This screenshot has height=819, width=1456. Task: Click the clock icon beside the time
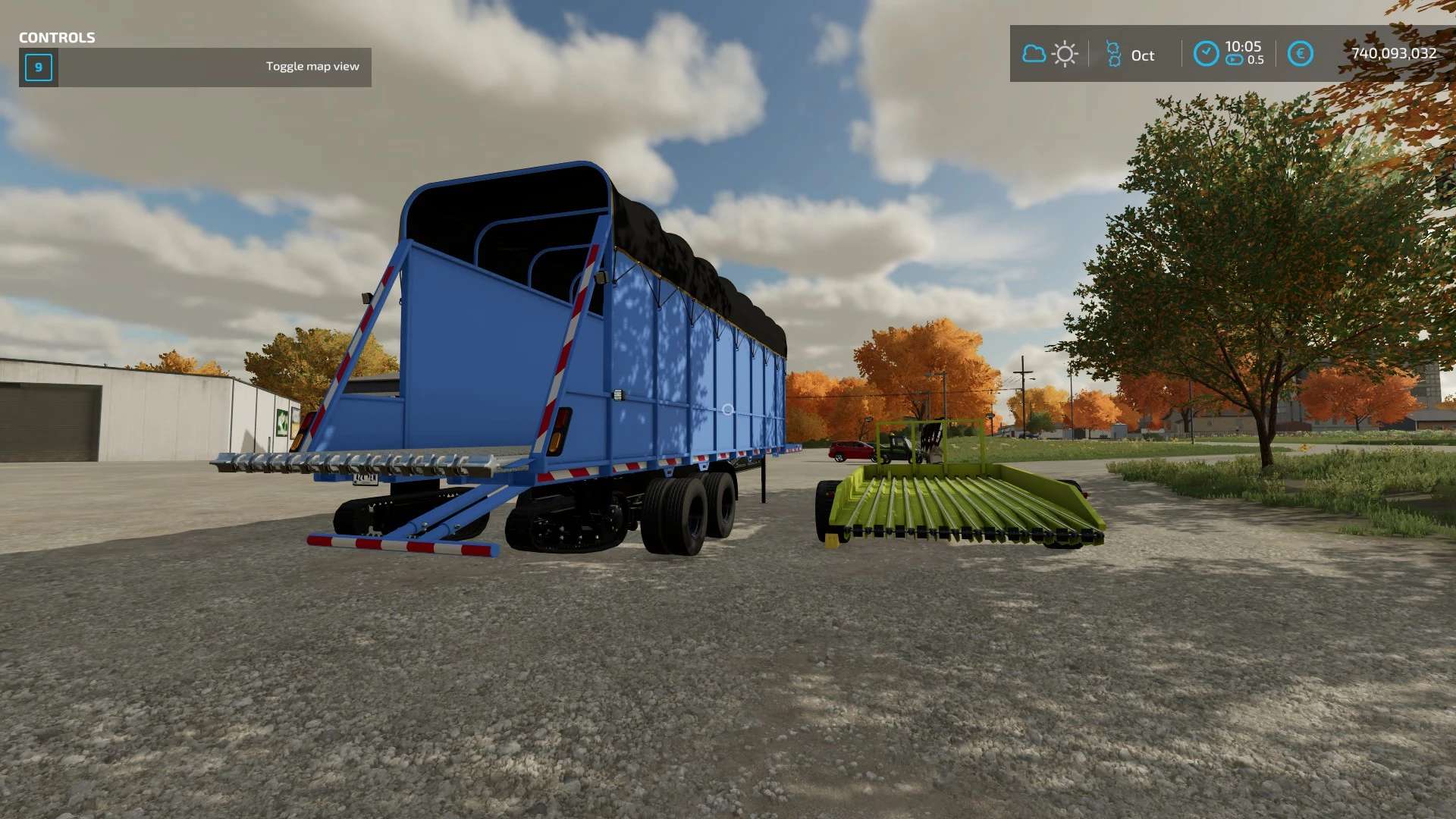(x=1206, y=54)
